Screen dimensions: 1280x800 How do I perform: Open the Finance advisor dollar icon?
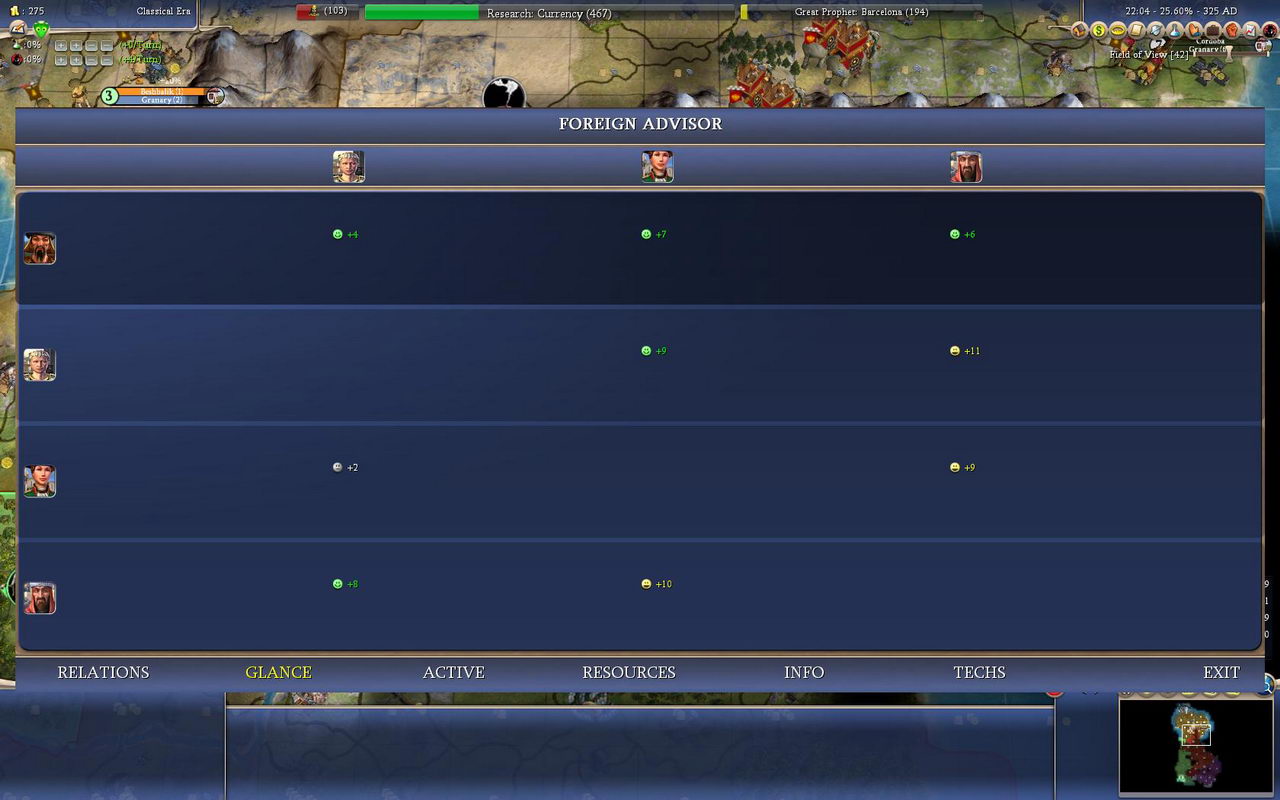click(x=1098, y=31)
